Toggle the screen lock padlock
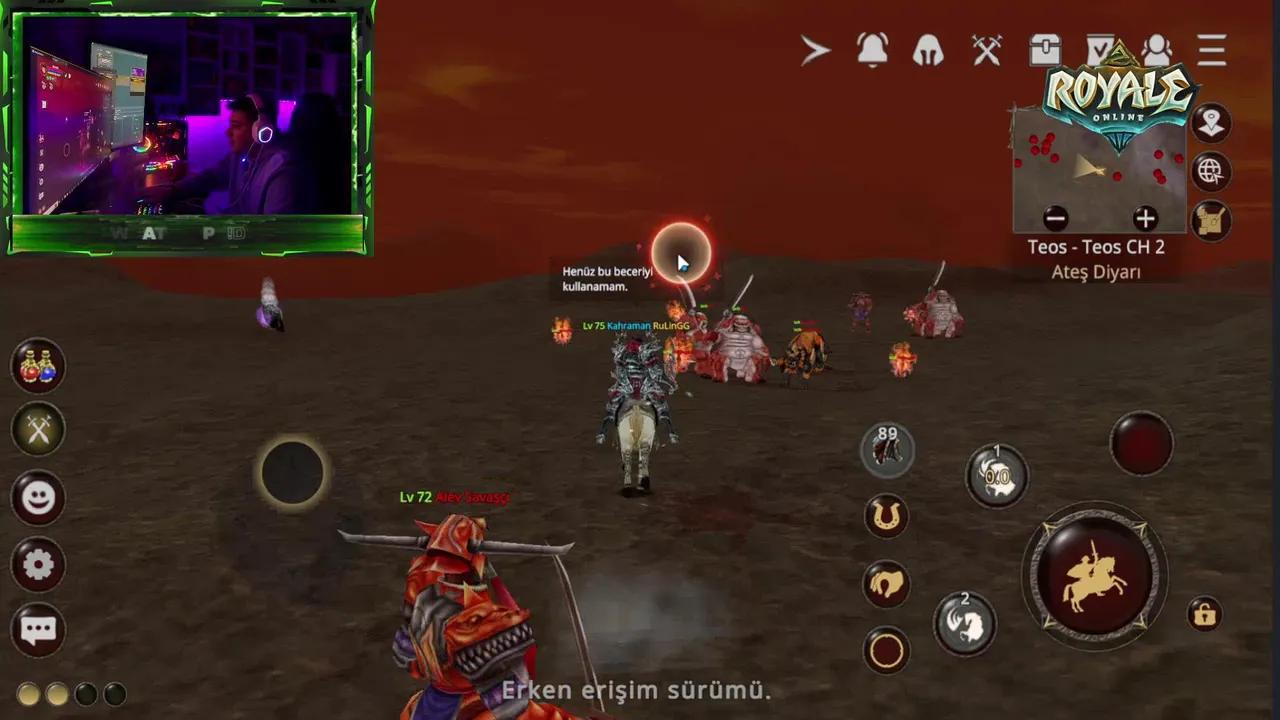Screen dimensions: 1280x720 pos(1206,612)
